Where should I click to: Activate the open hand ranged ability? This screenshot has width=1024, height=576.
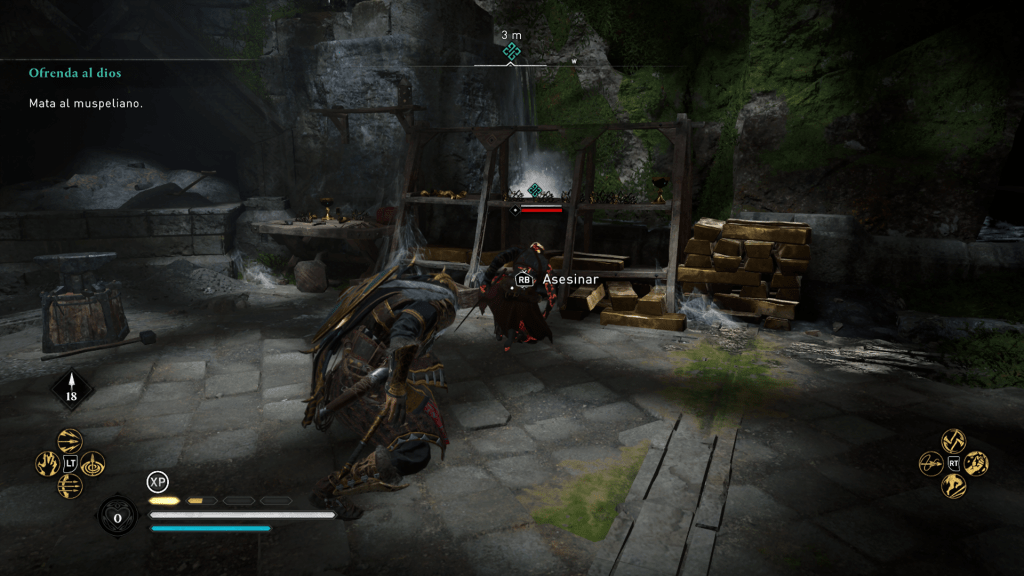pyautogui.click(x=47, y=463)
